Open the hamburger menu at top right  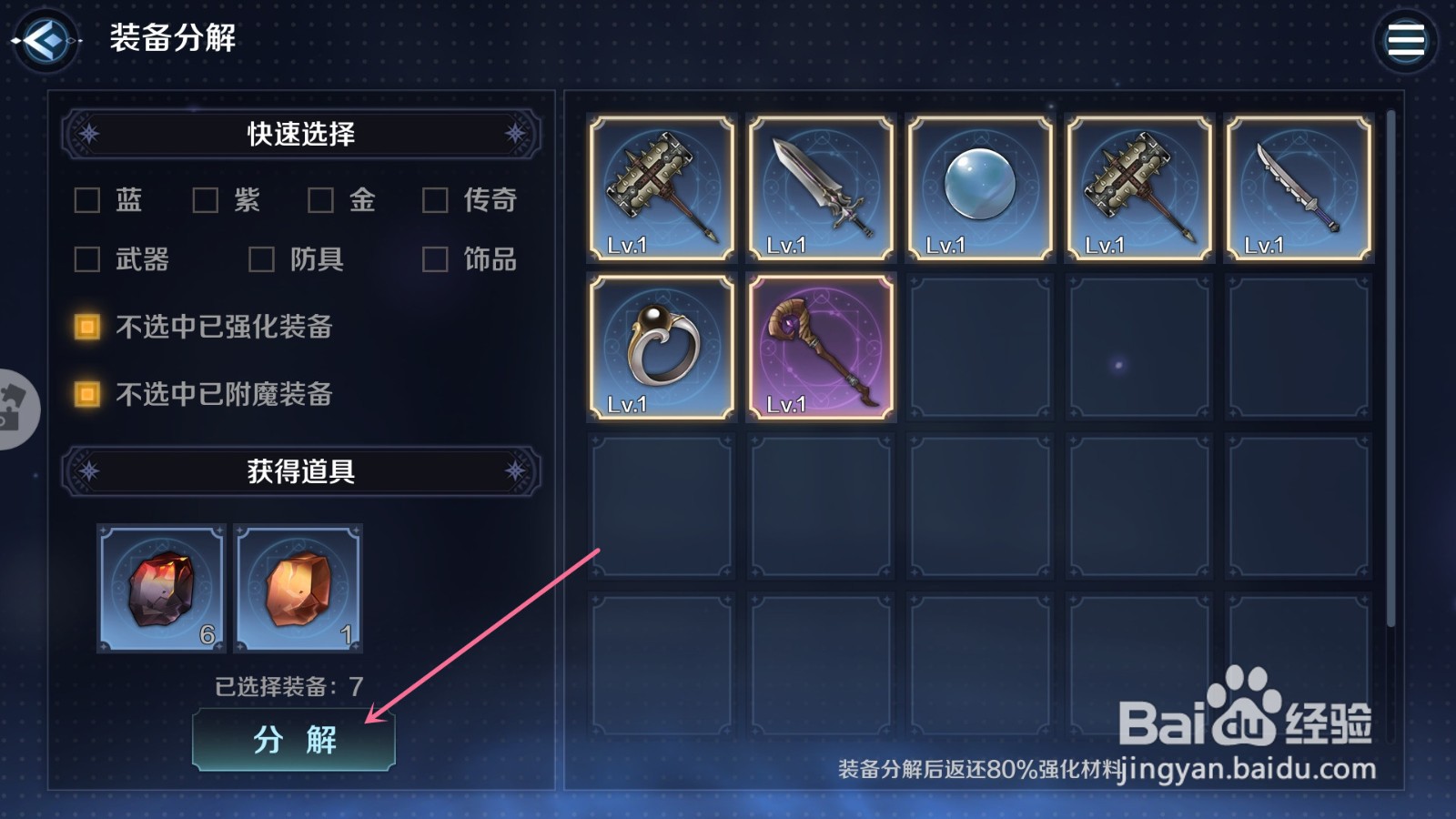[1407, 40]
